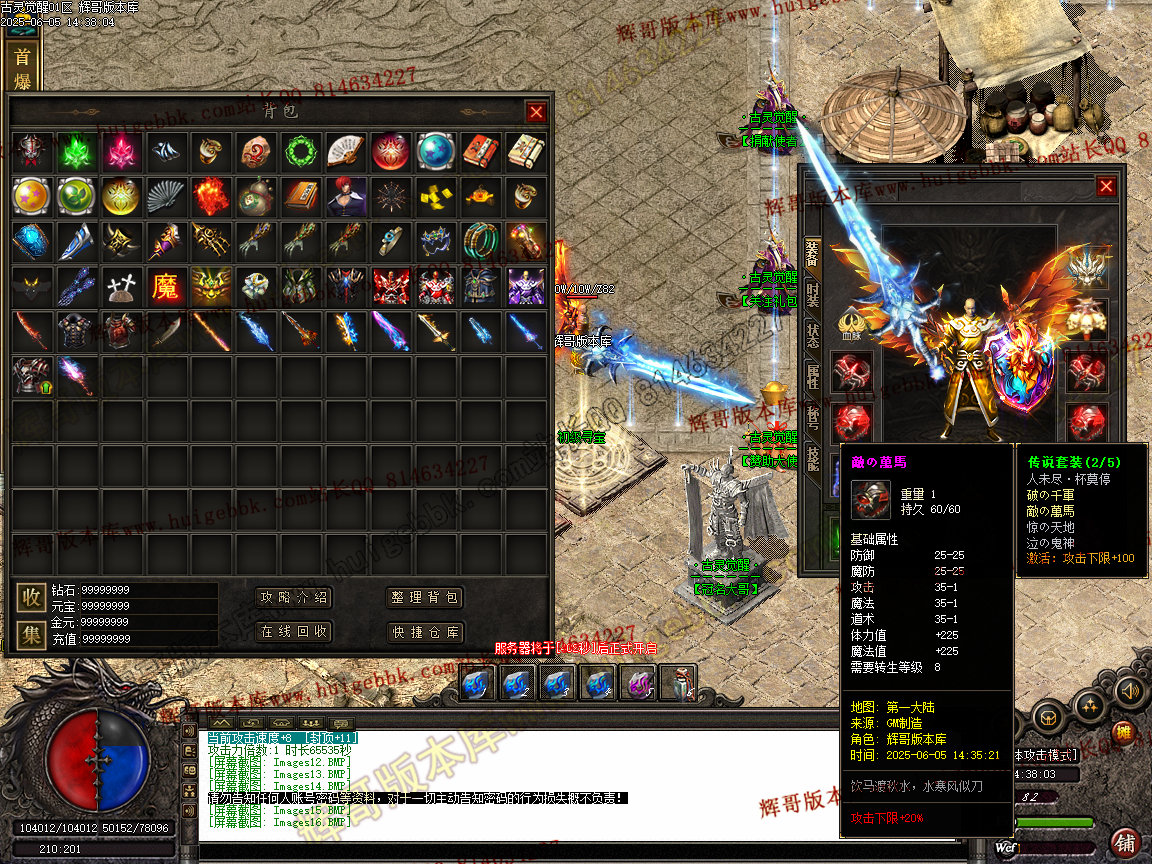Screen dimensions: 1152x864
Task: Switch to the 状态 status tab
Action: pyautogui.click(x=813, y=335)
